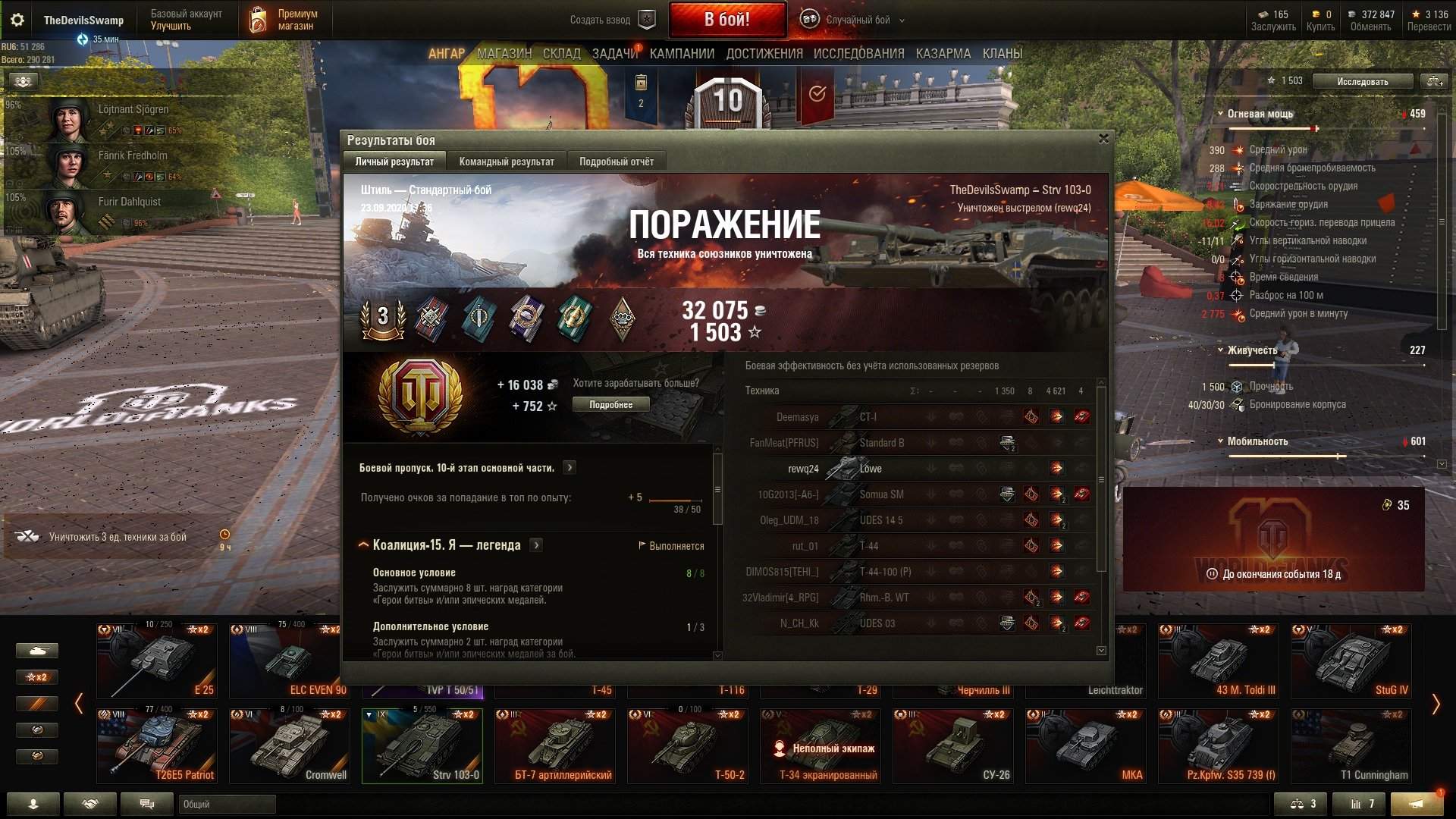Collapse the Коалиция-15 mission section

(363, 545)
